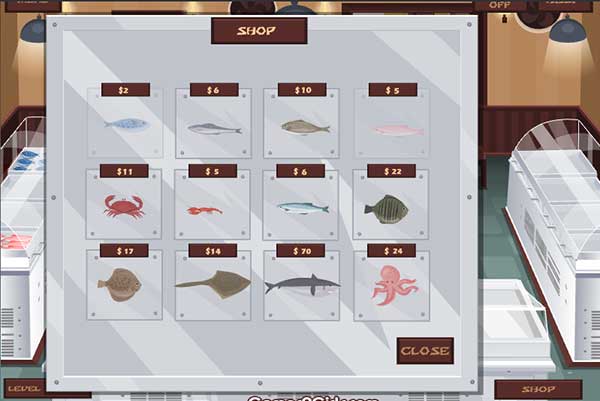The height and width of the screenshot is (401, 600).
Task: Buy the $2 blue fish
Action: point(125,124)
